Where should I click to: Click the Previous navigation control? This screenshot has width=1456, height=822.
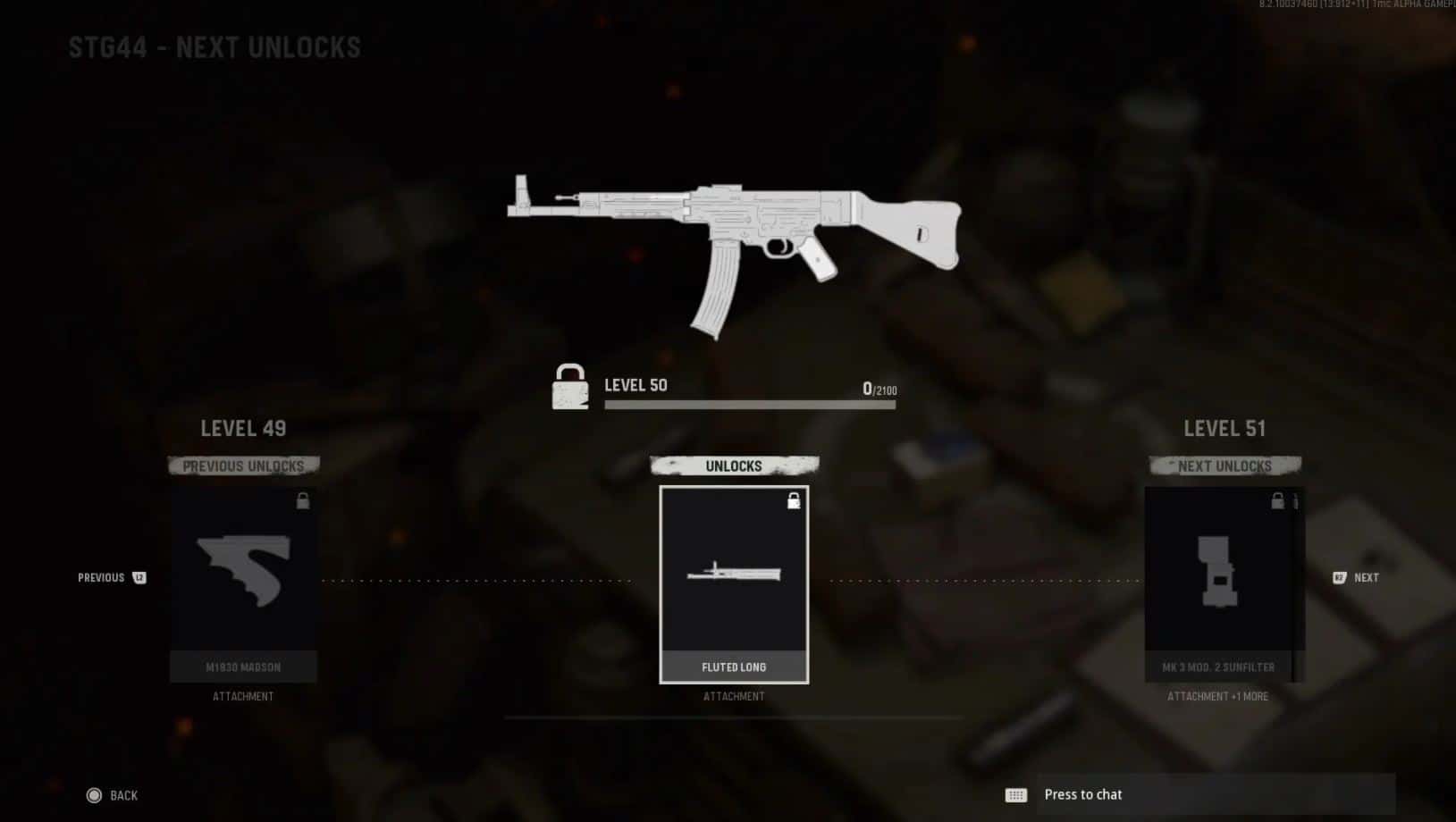pyautogui.click(x=99, y=578)
